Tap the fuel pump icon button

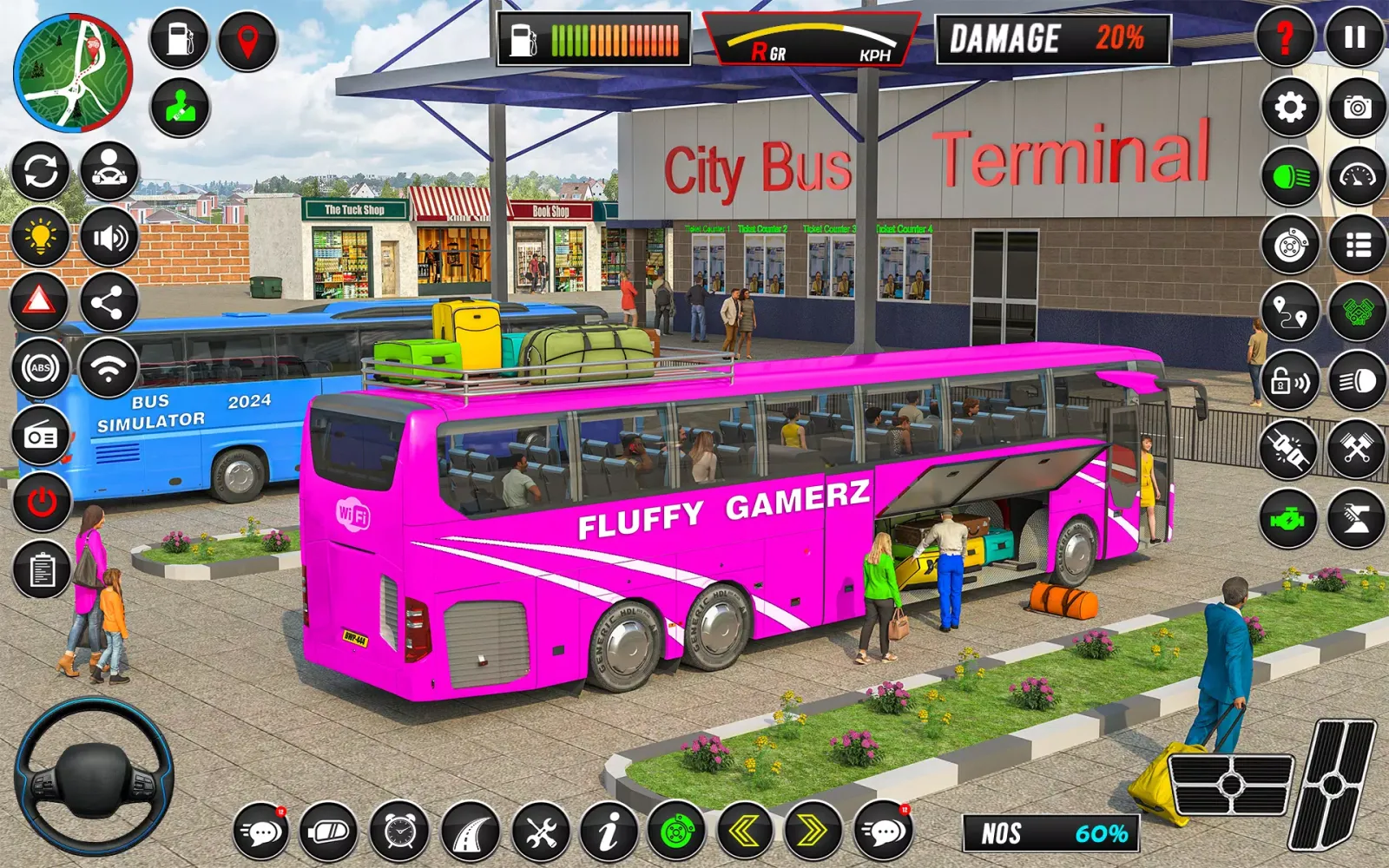[179, 39]
